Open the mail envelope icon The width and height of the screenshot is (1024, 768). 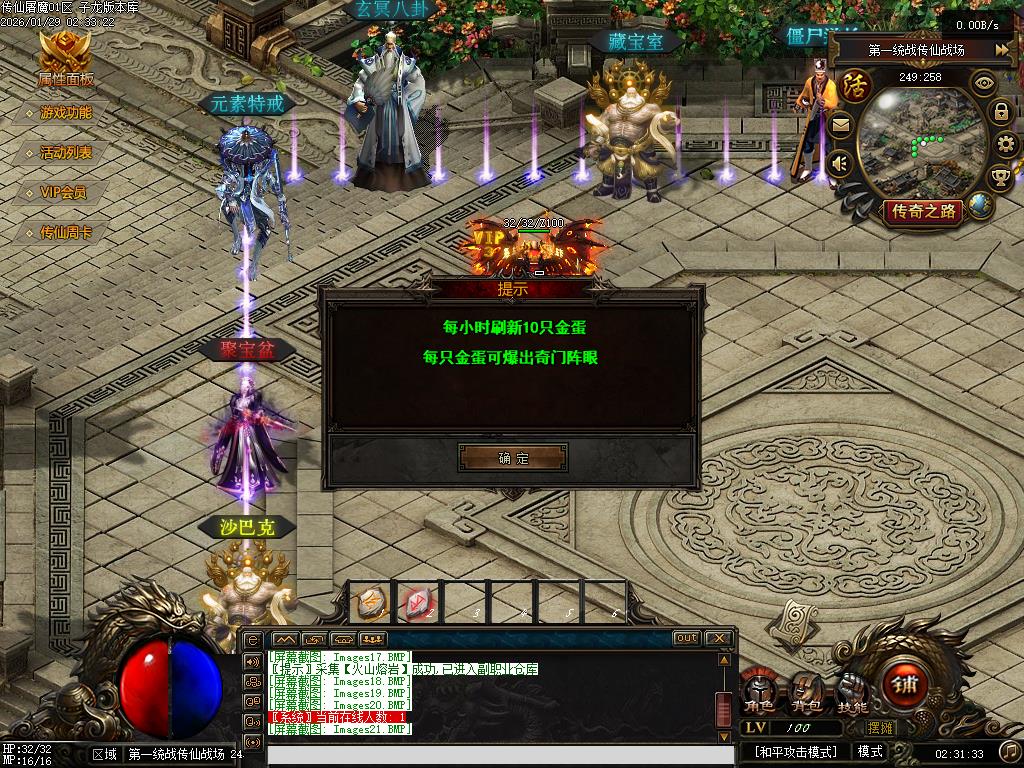pyautogui.click(x=840, y=125)
